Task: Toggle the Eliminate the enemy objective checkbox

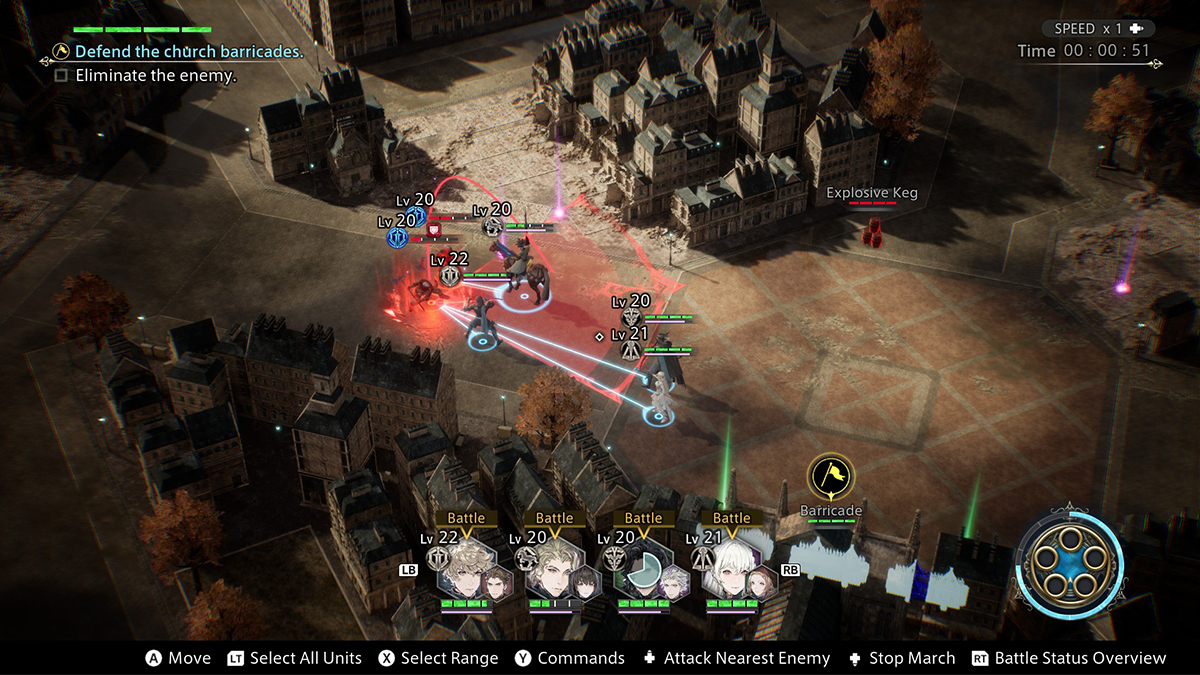Action: (61, 75)
